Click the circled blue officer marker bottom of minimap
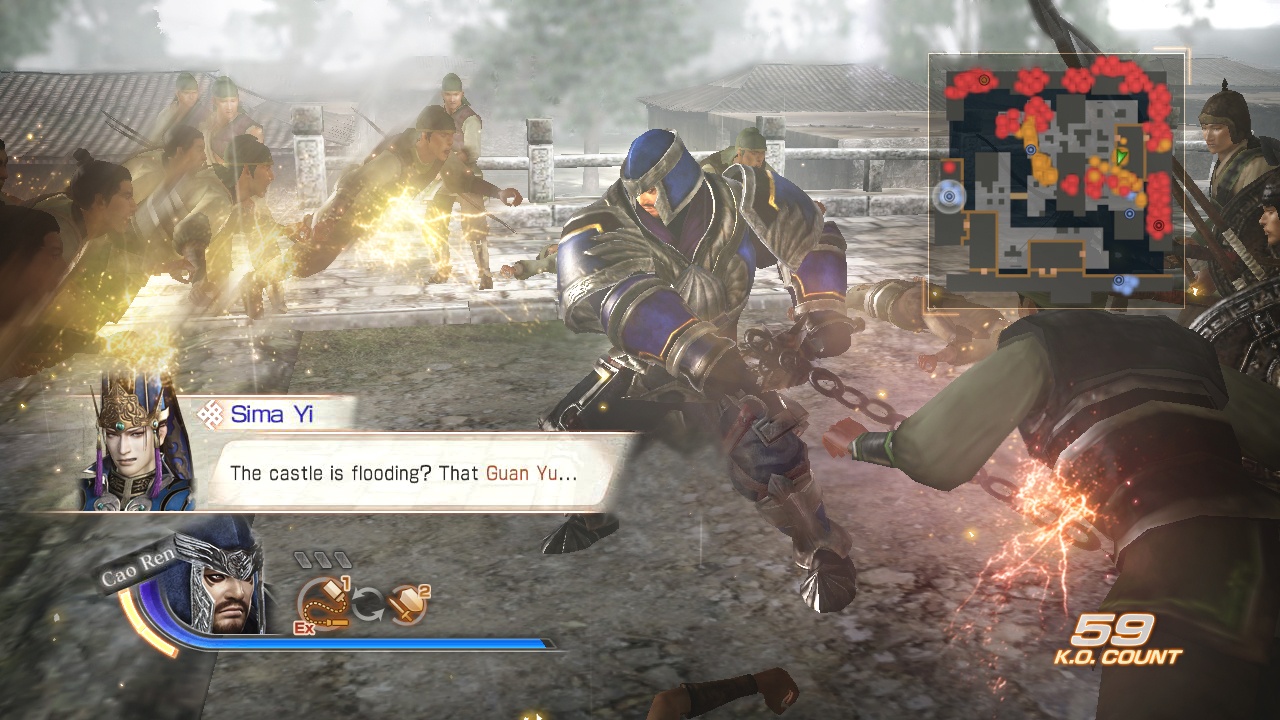 click(1120, 280)
